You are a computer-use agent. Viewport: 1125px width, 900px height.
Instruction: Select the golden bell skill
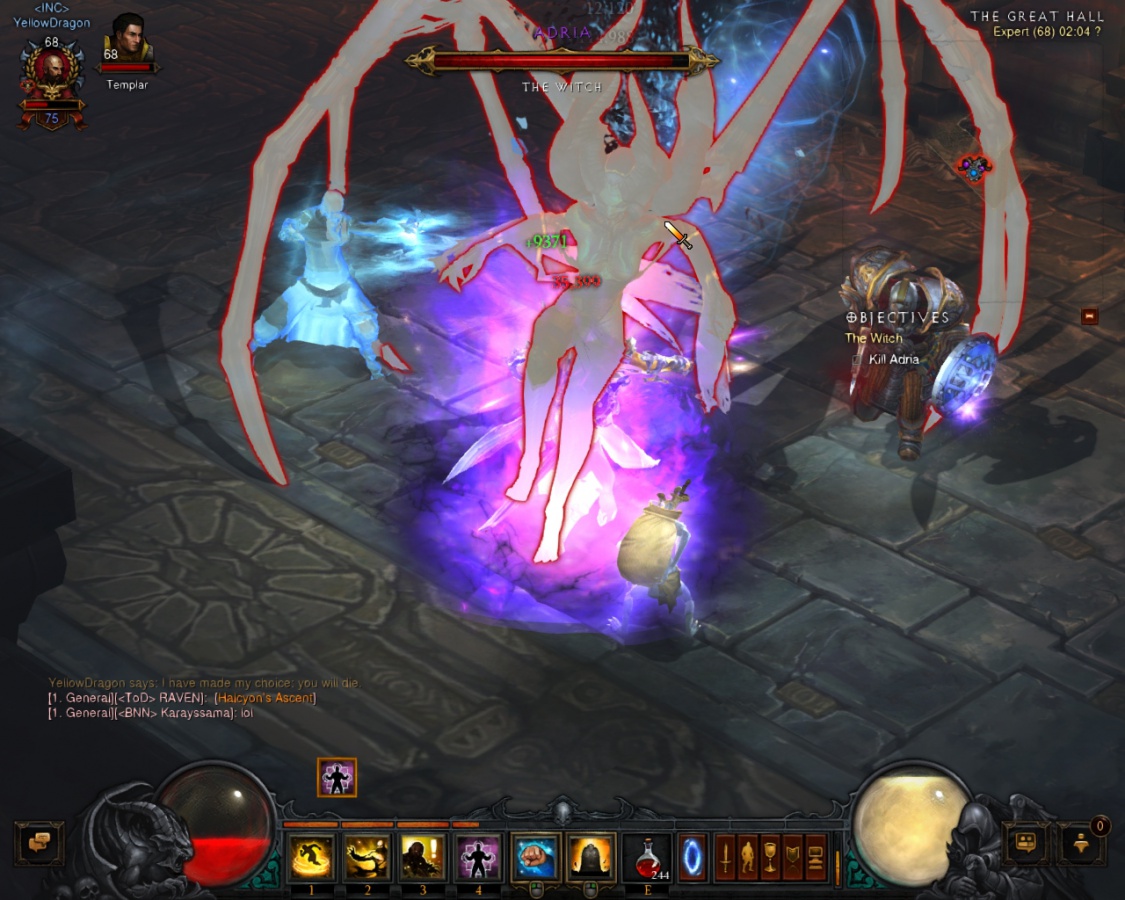[x=592, y=857]
